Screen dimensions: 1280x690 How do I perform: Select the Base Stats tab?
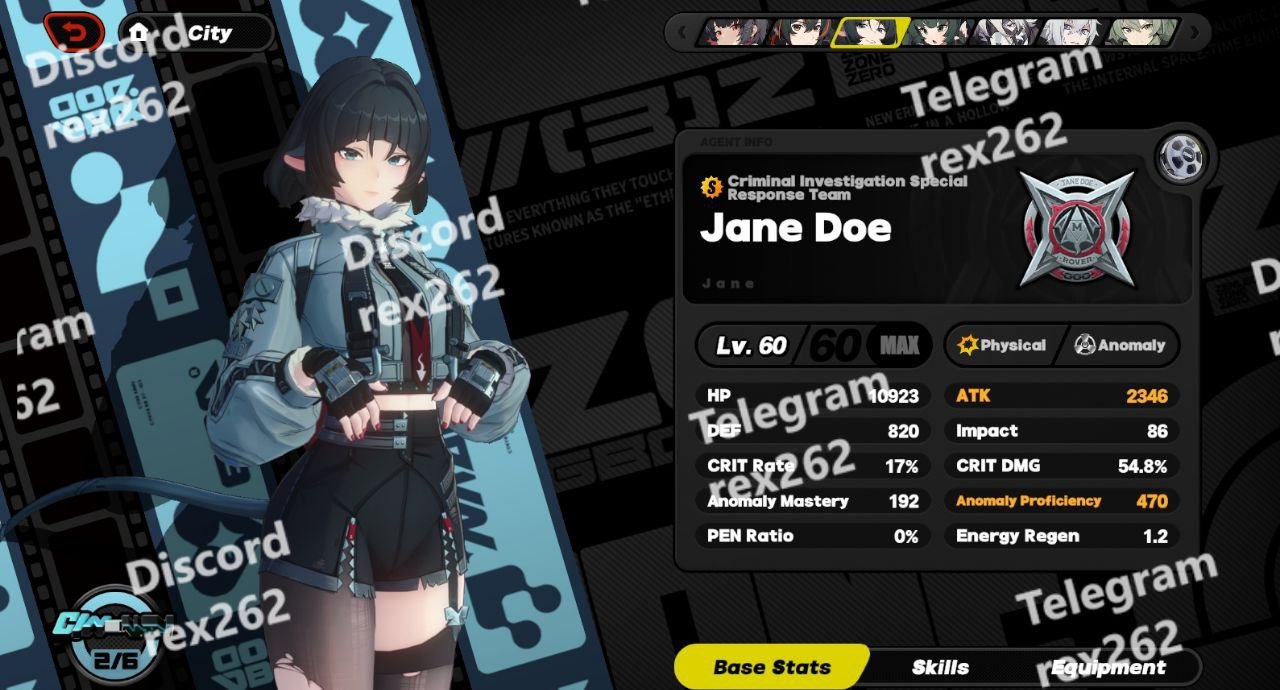[772, 667]
